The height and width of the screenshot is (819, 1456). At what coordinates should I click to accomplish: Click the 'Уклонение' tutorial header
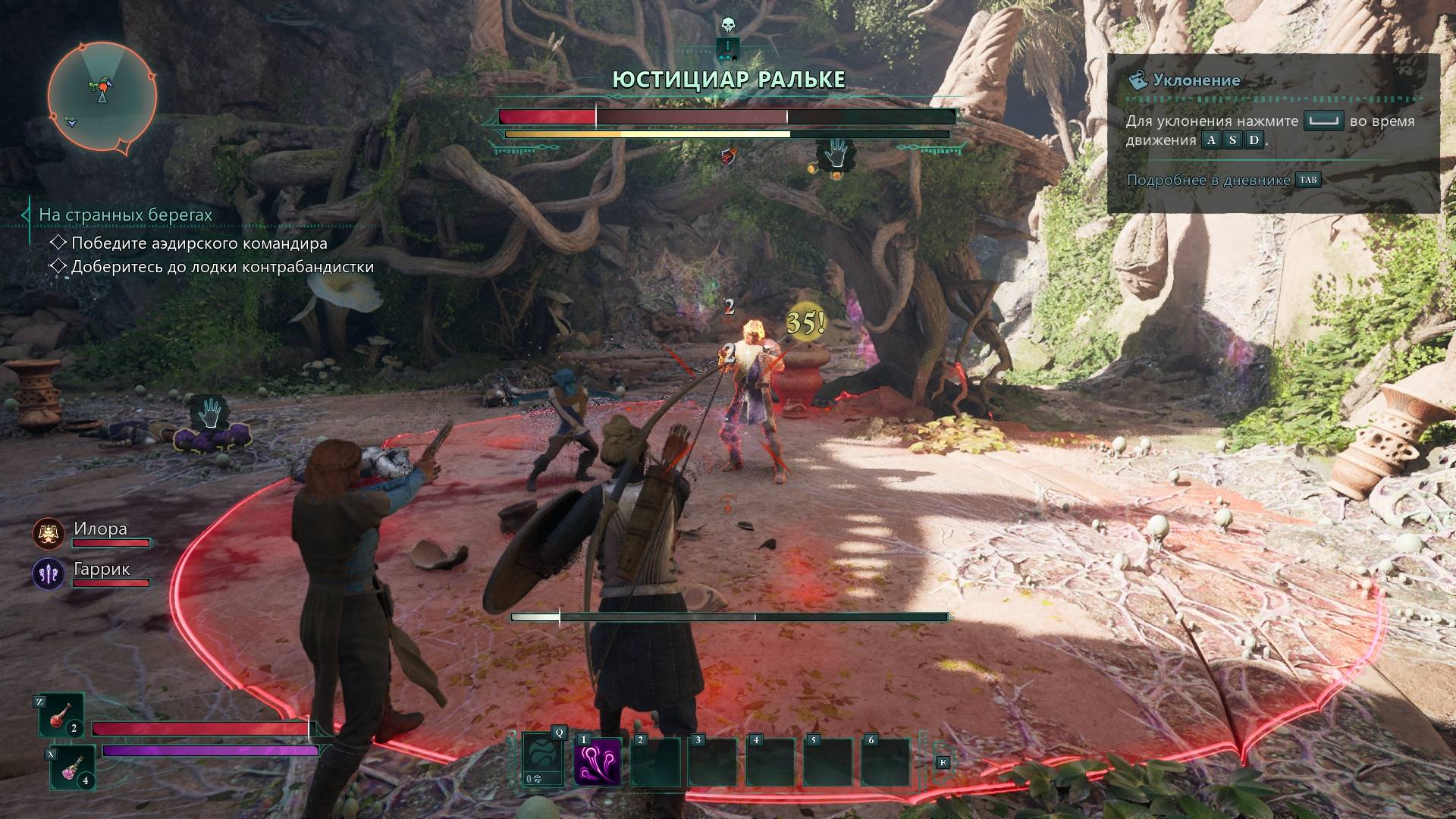(1196, 80)
